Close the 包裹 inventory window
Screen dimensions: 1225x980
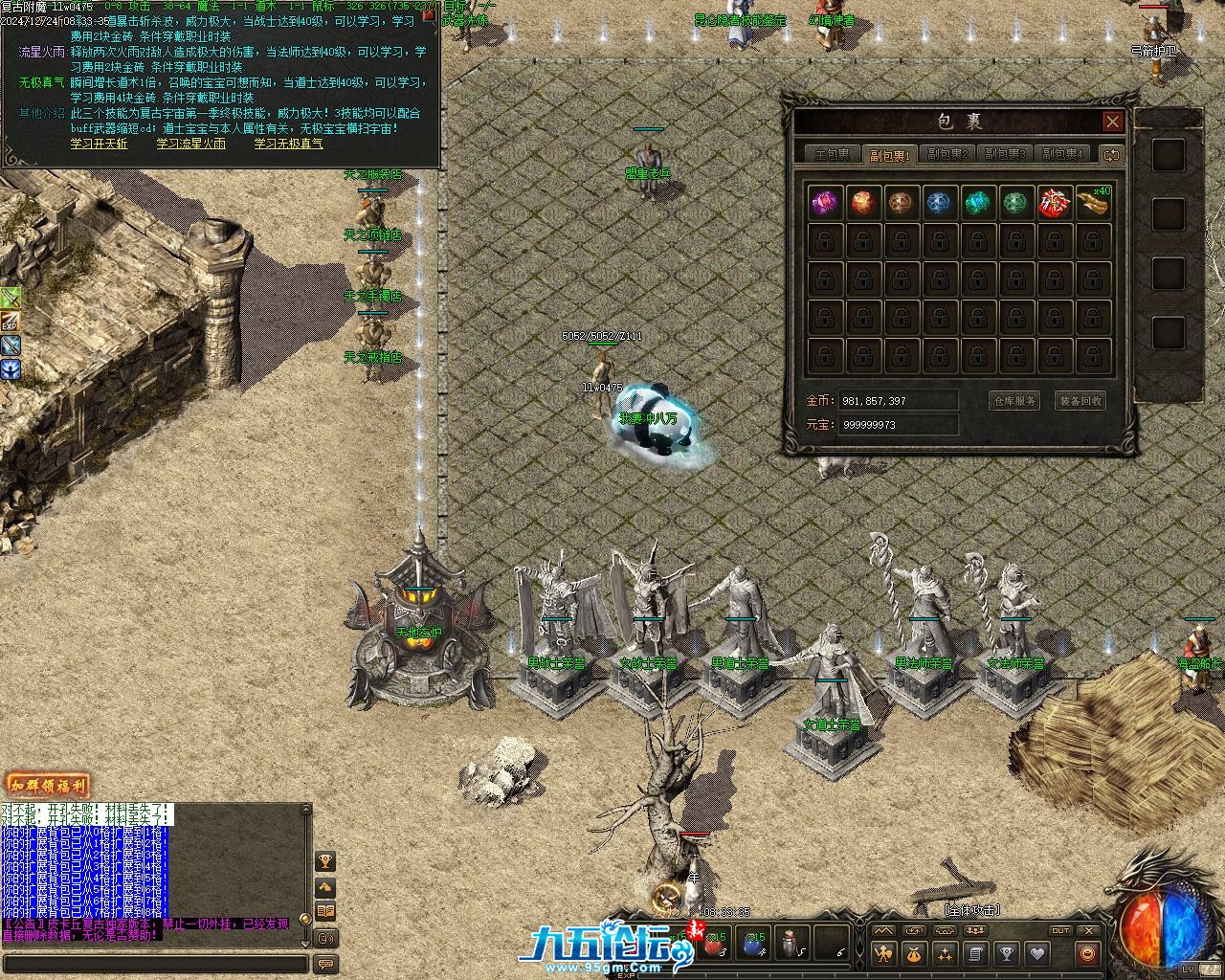coord(1112,122)
